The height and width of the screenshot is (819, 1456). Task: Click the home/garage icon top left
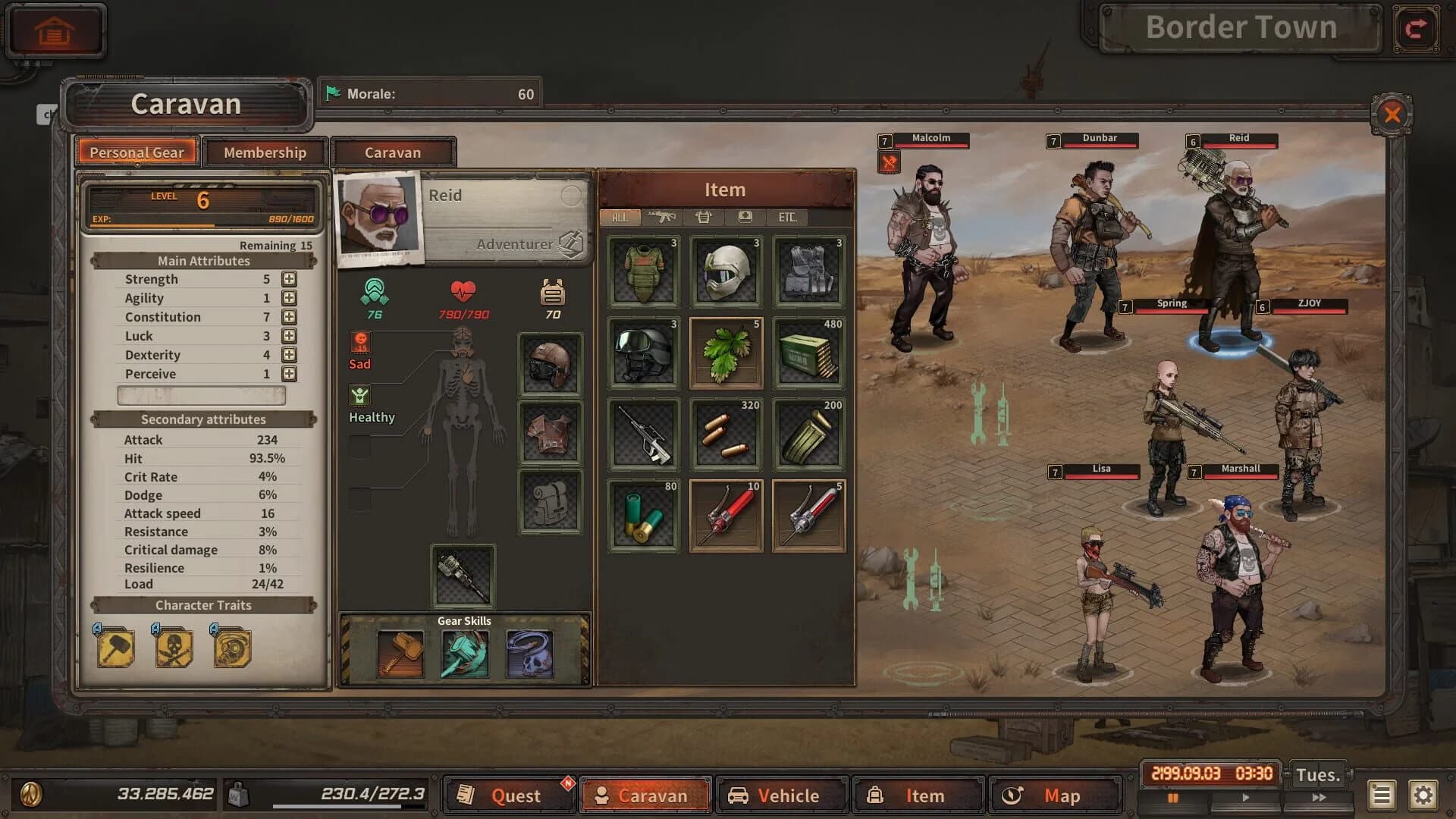point(55,30)
